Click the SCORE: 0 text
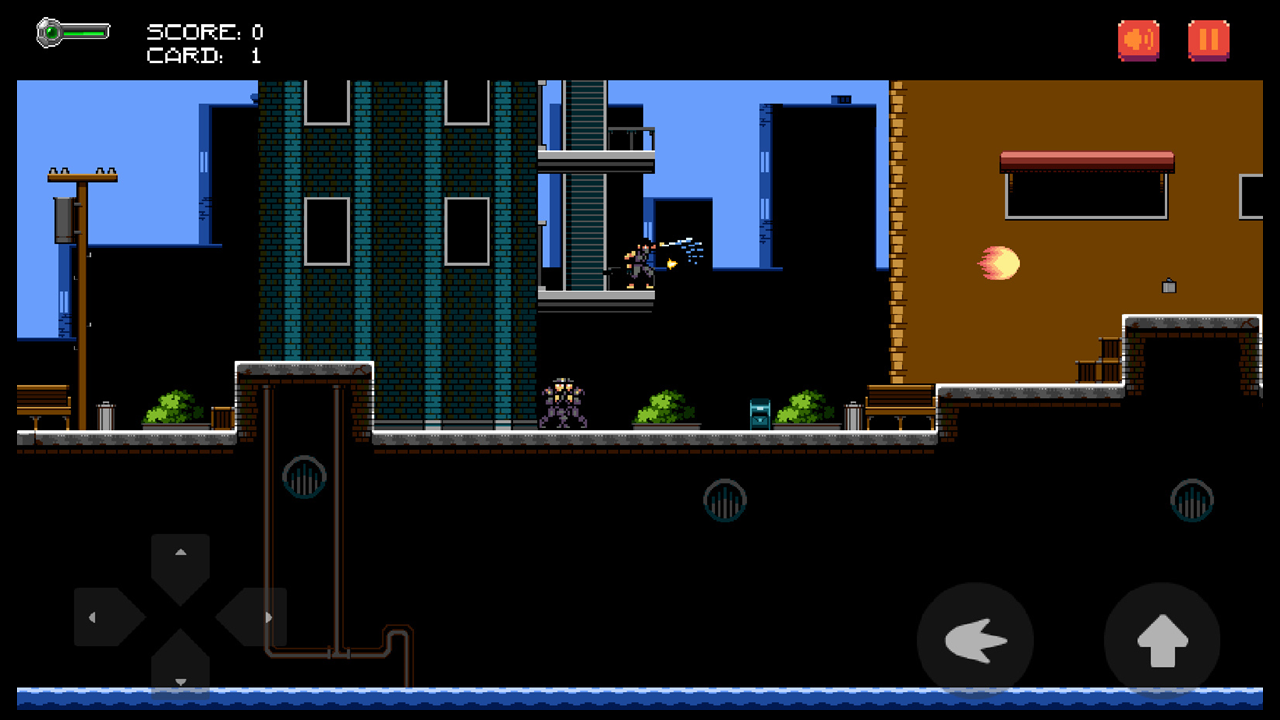 (204, 31)
